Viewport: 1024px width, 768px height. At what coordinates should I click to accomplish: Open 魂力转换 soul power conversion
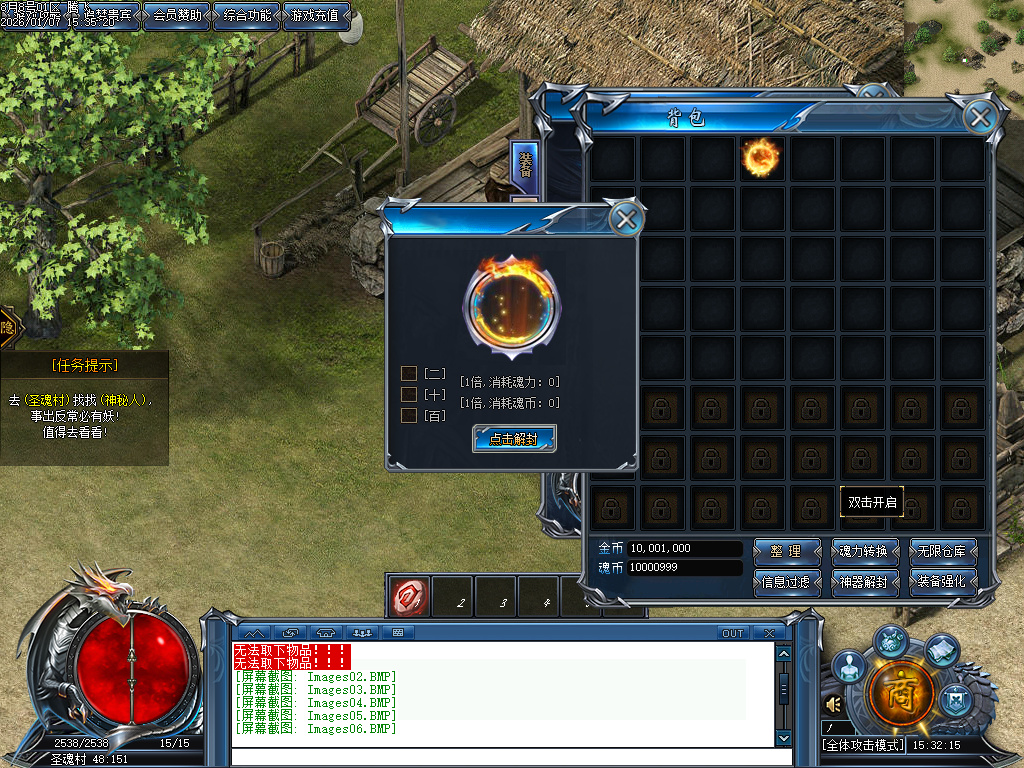pyautogui.click(x=867, y=551)
